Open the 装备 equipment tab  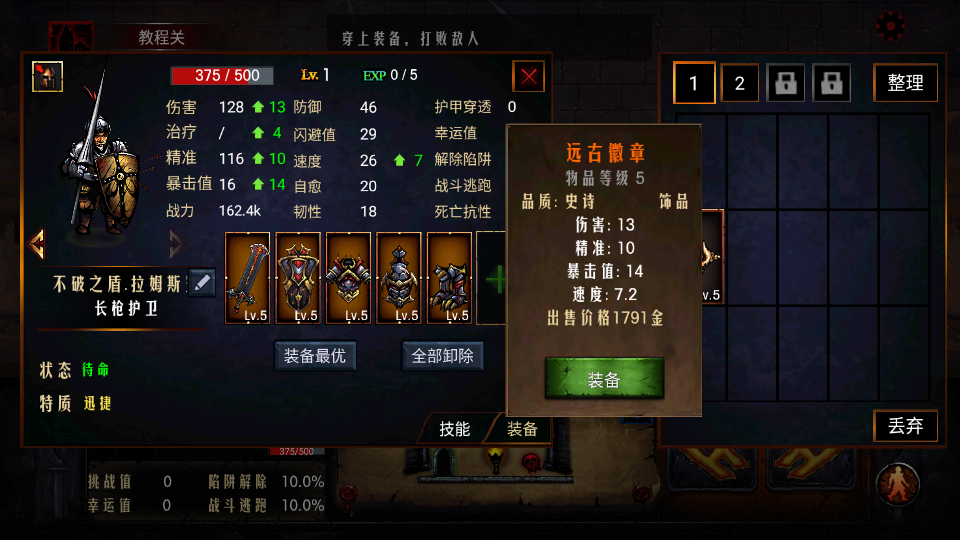[522, 428]
